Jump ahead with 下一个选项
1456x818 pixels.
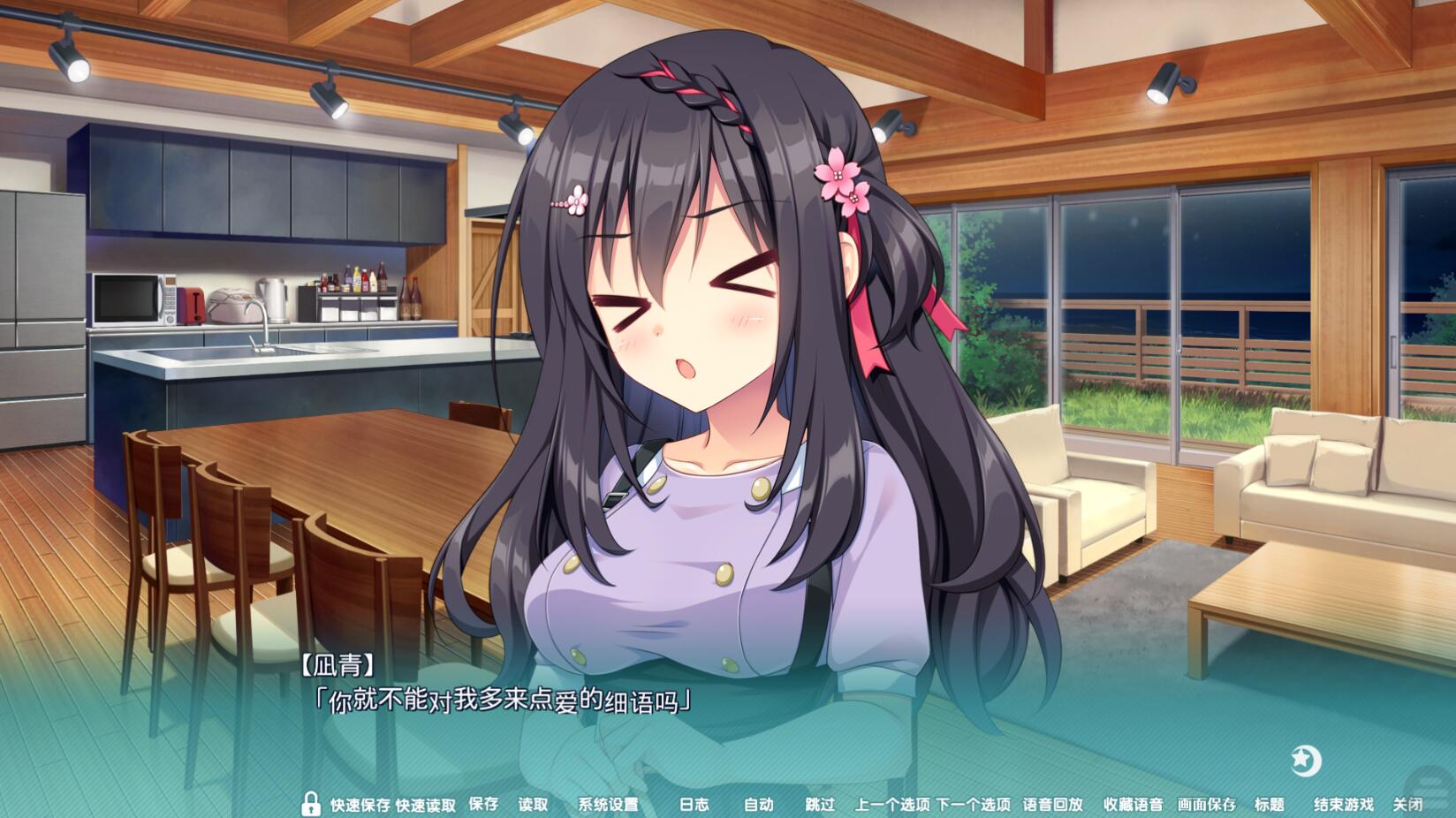tap(973, 804)
